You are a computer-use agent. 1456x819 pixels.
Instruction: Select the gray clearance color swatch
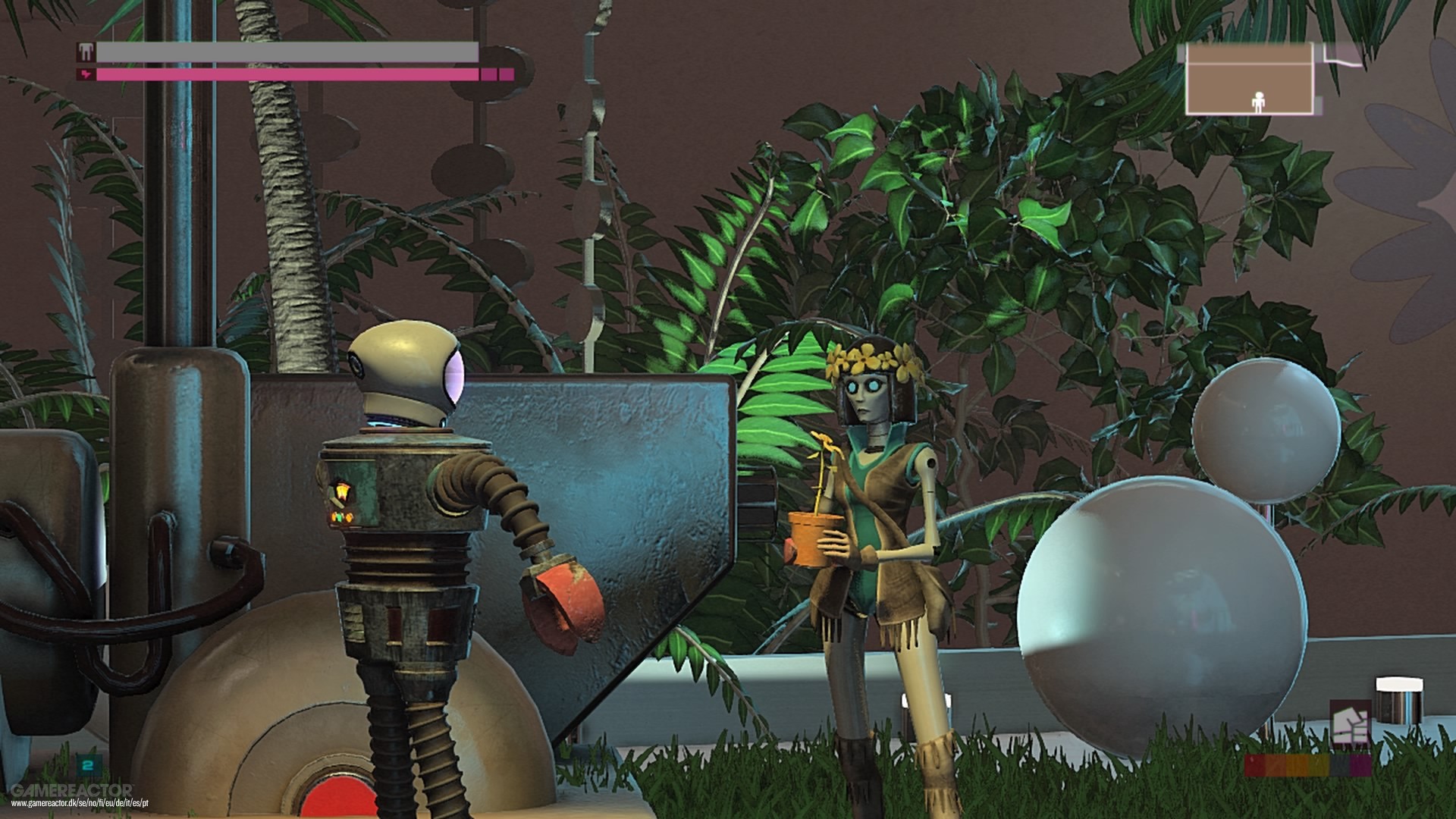[x=1339, y=766]
